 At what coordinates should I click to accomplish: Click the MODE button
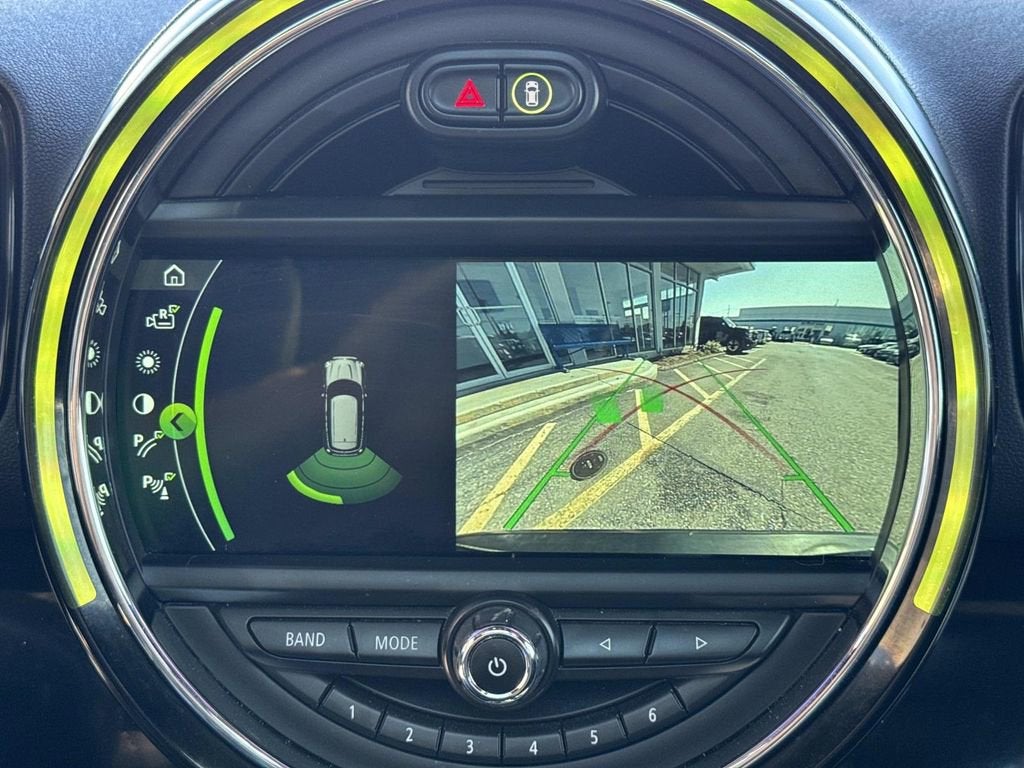(396, 642)
